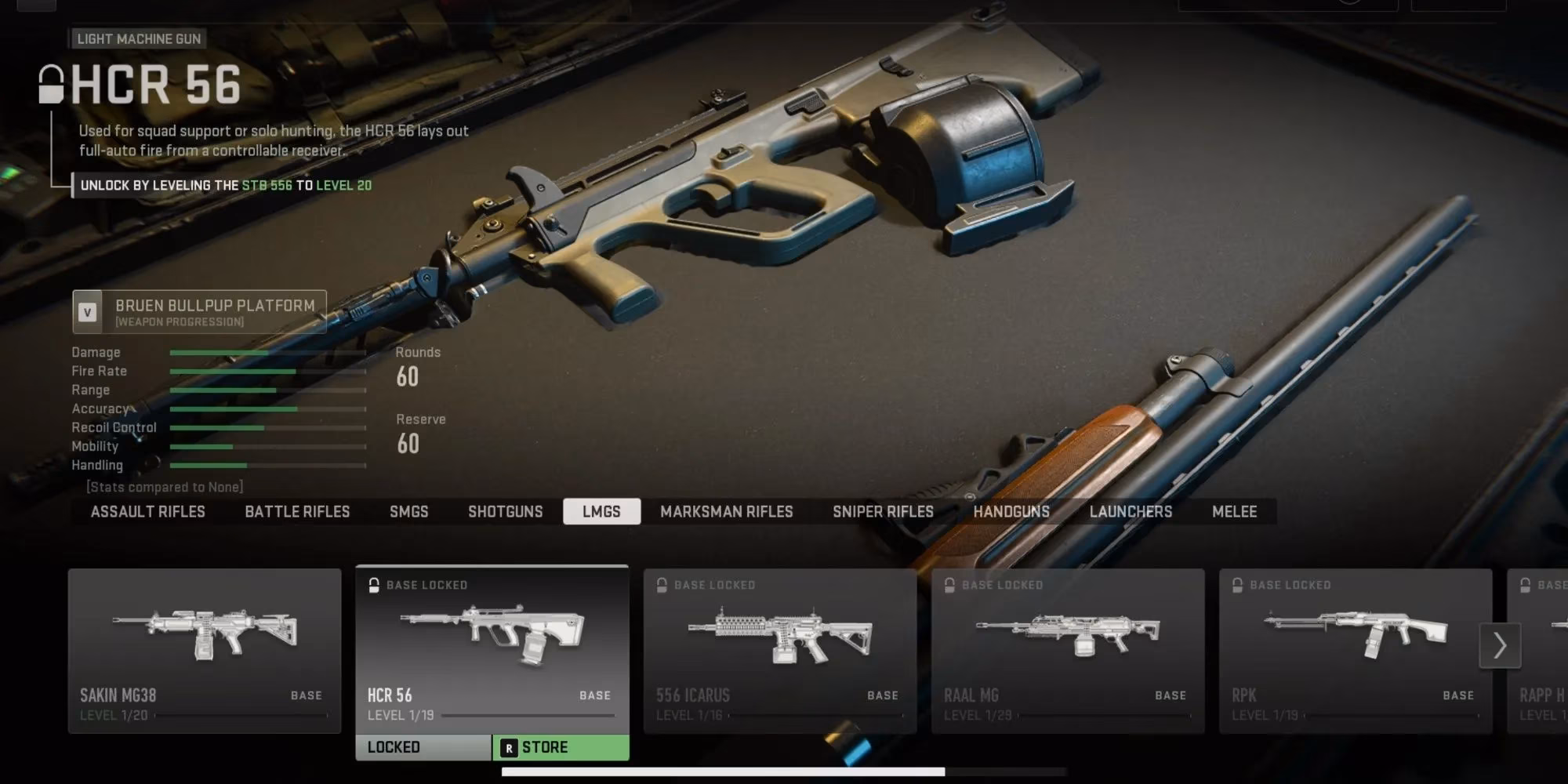The image size is (1568, 784).
Task: Choose the RPK weapon card
Action: [1356, 651]
